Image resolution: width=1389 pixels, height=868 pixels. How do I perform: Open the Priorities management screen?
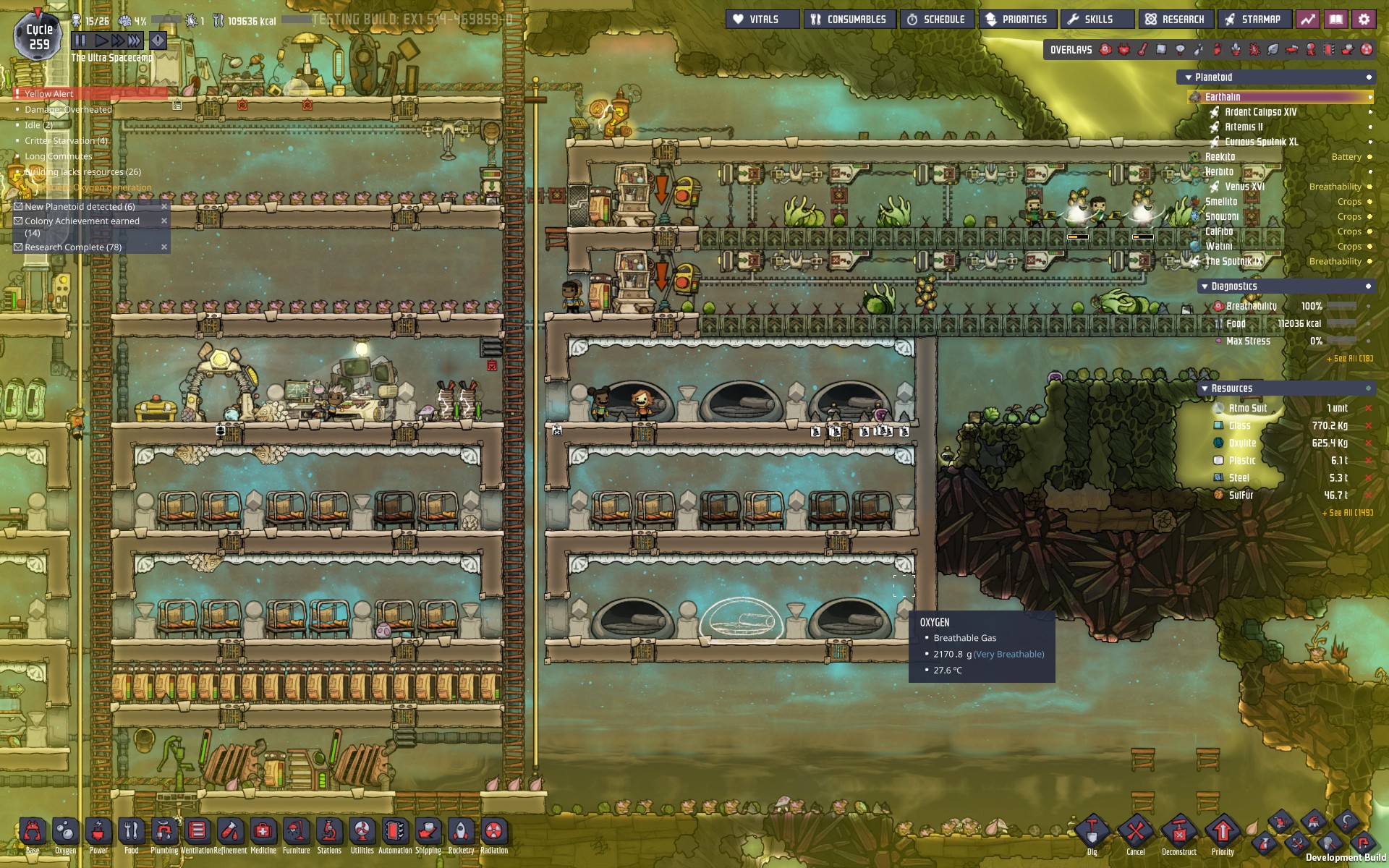1017,20
